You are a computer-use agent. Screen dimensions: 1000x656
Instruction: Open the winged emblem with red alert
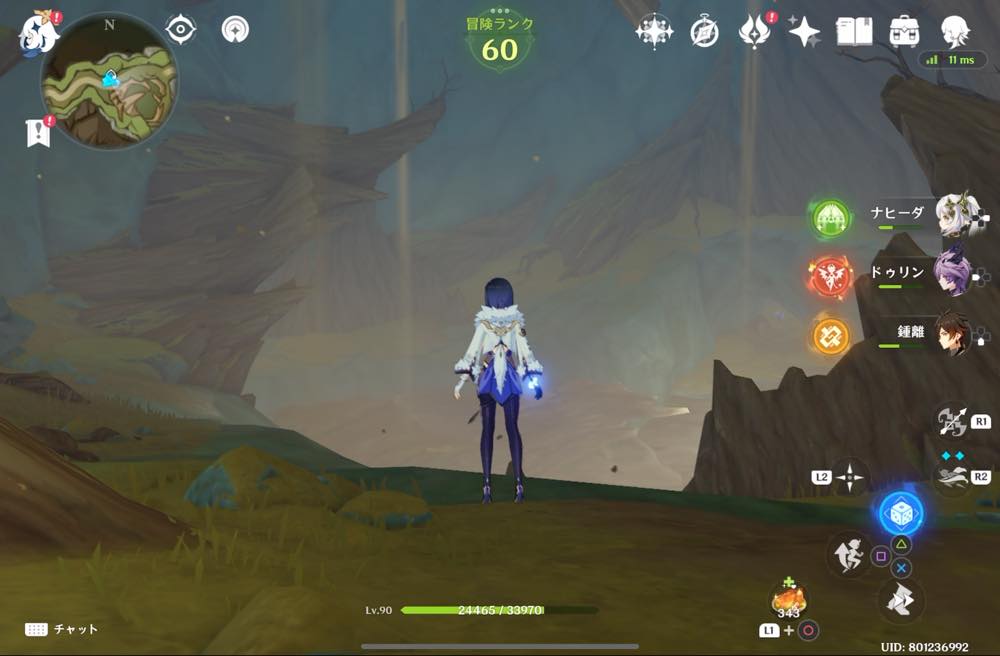(753, 31)
